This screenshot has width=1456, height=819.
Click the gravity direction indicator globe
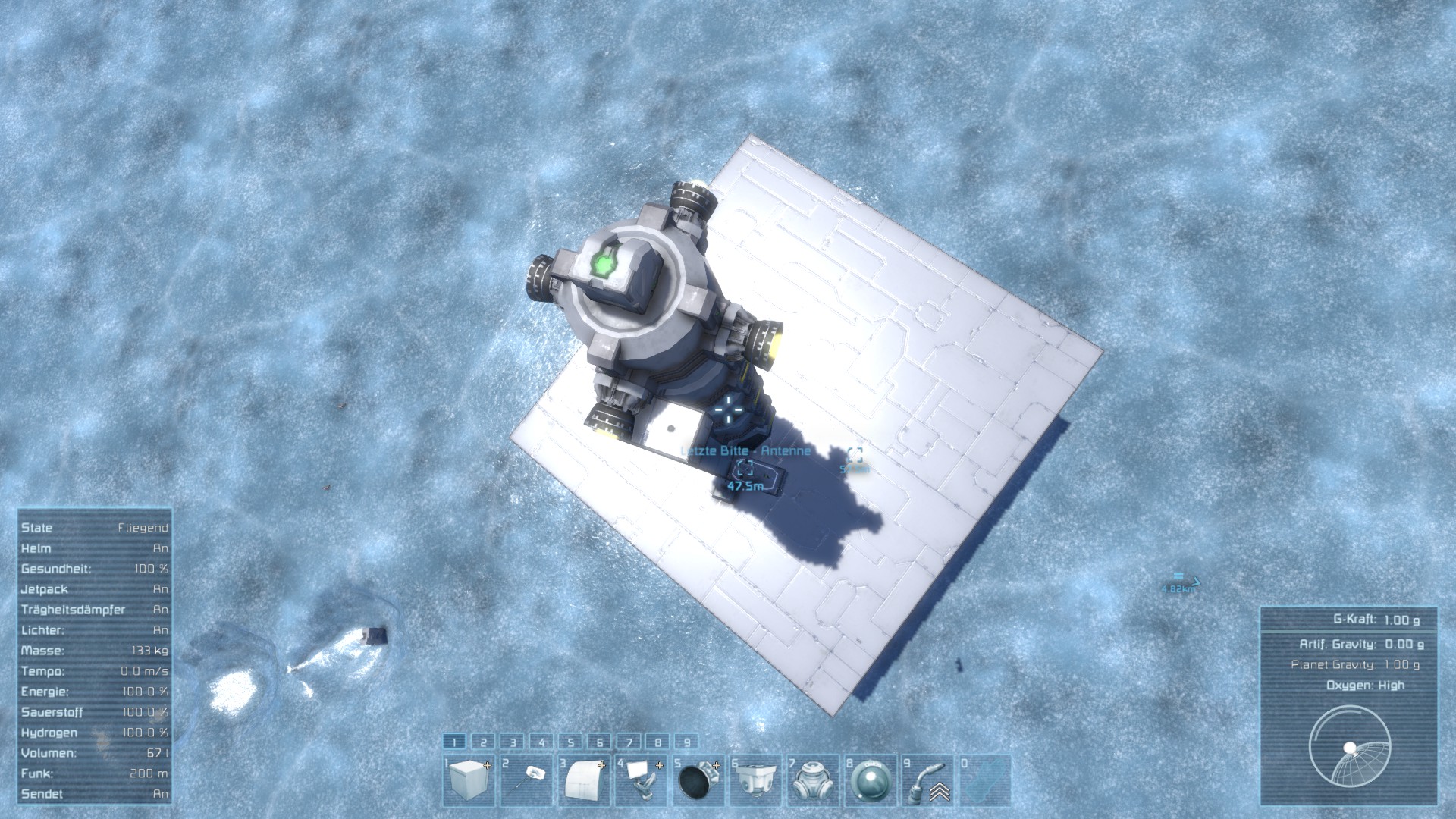1350,747
